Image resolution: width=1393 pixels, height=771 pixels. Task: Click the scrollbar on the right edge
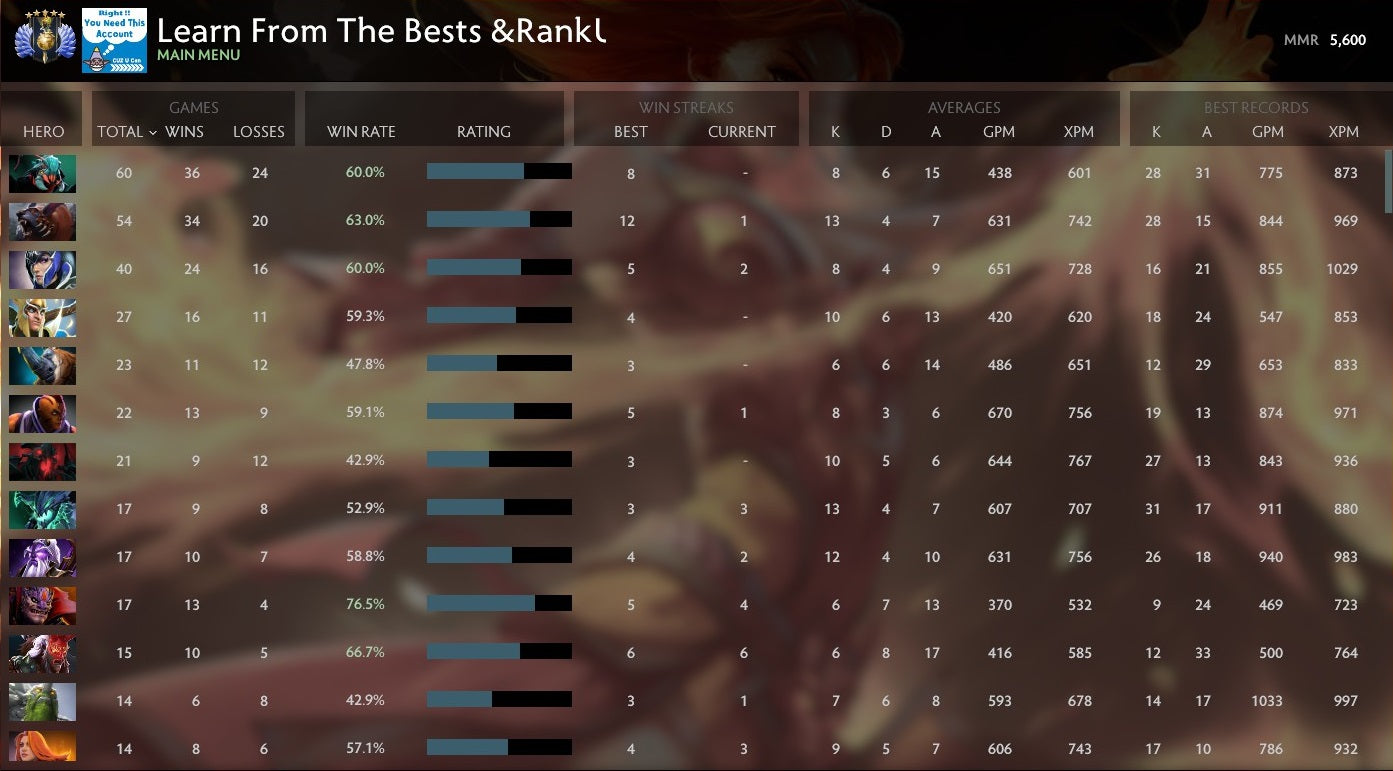tap(1387, 170)
